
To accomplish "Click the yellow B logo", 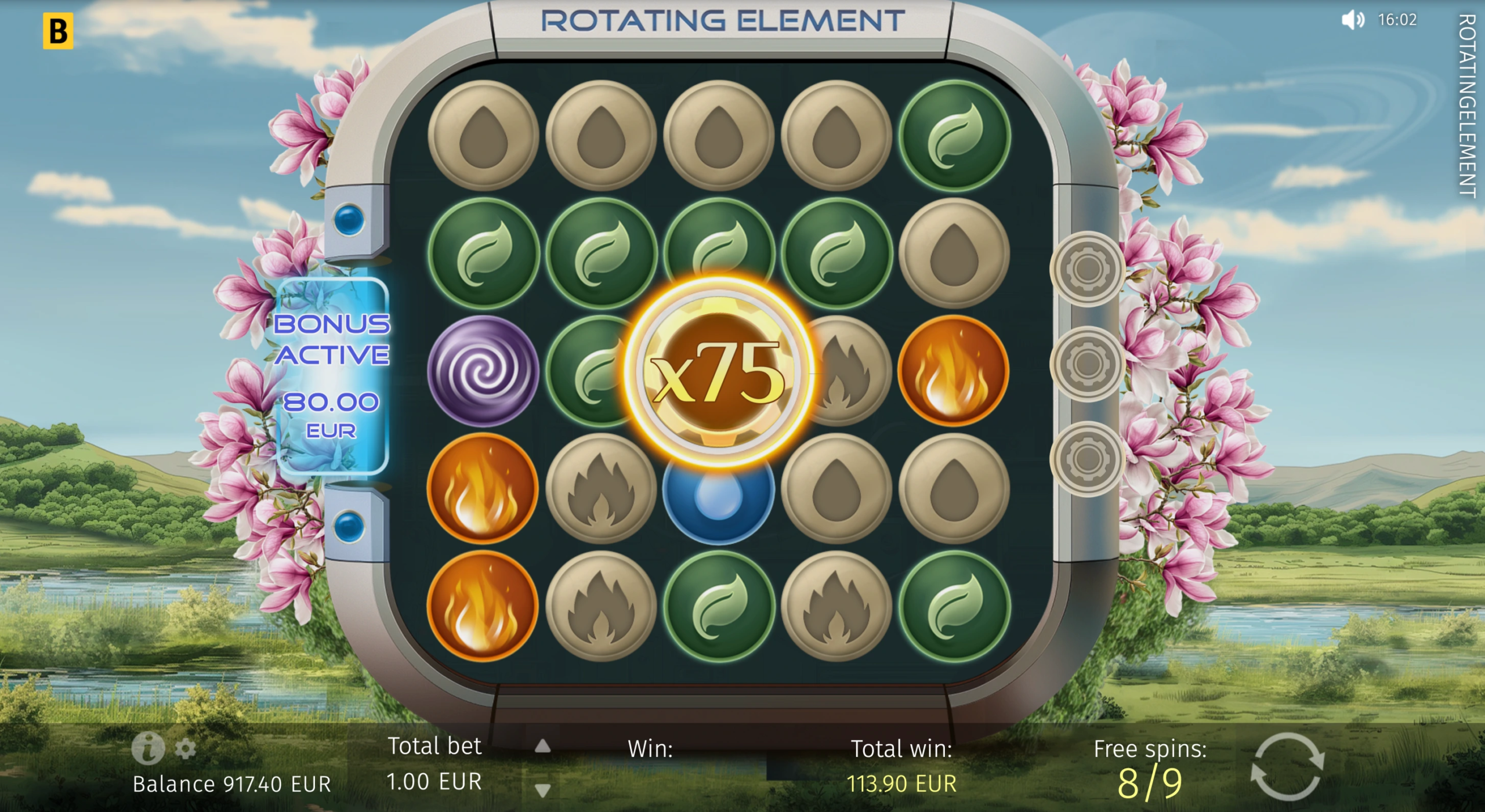I will pos(58,31).
